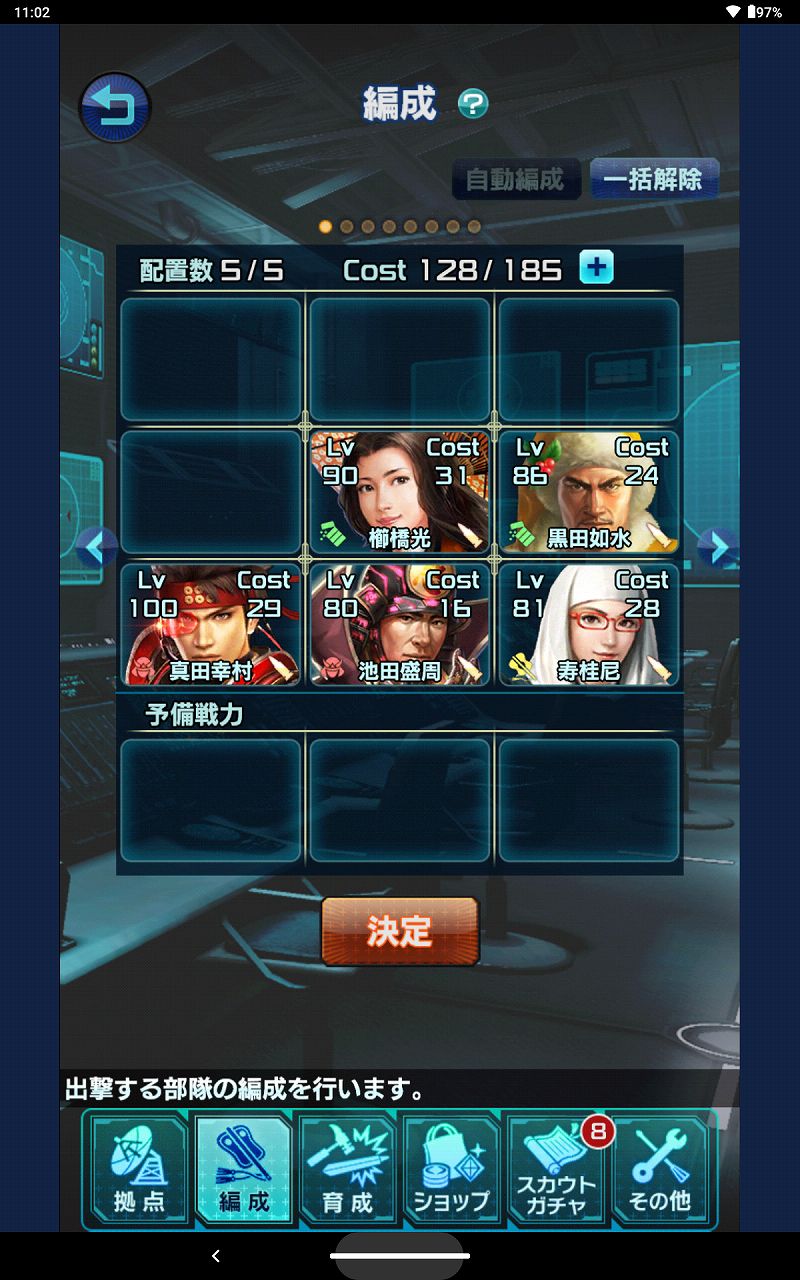Tap the 一括解除 button

pos(654,180)
